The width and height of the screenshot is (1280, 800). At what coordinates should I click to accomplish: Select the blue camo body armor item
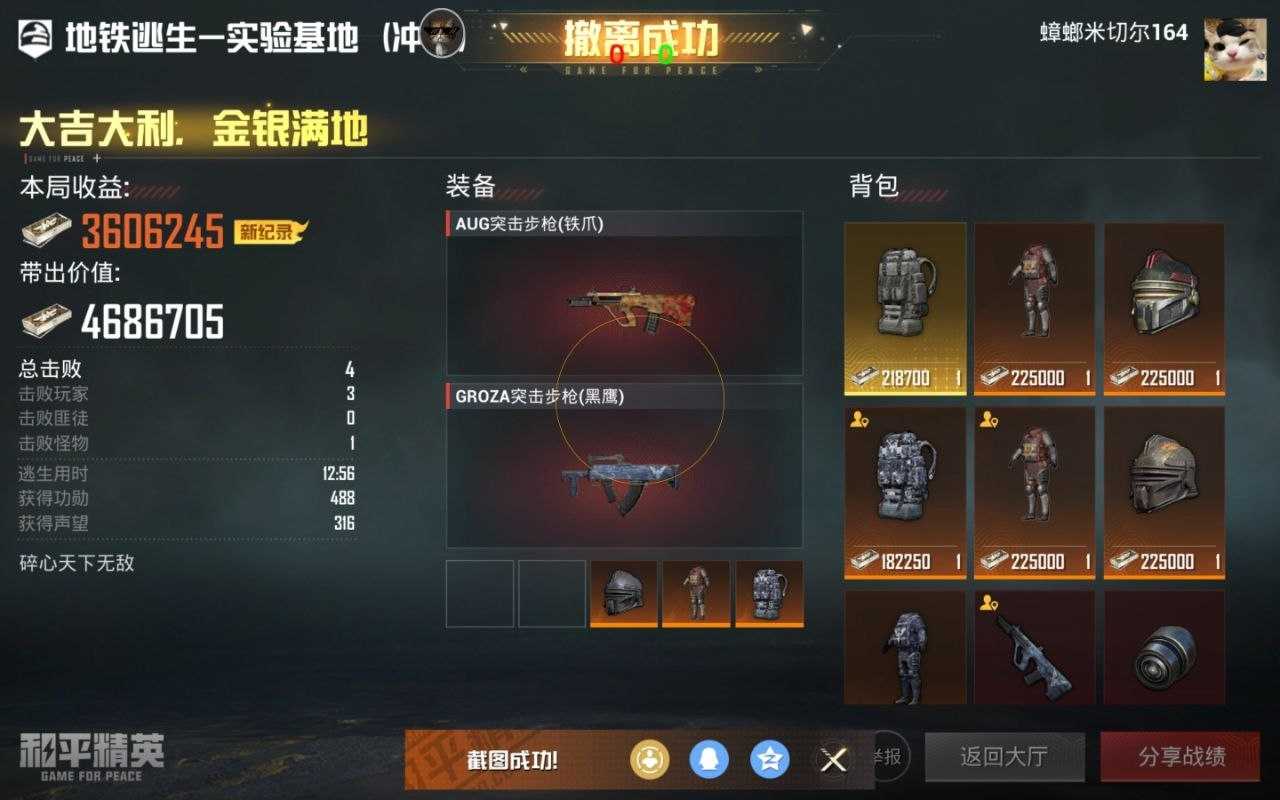[x=905, y=647]
